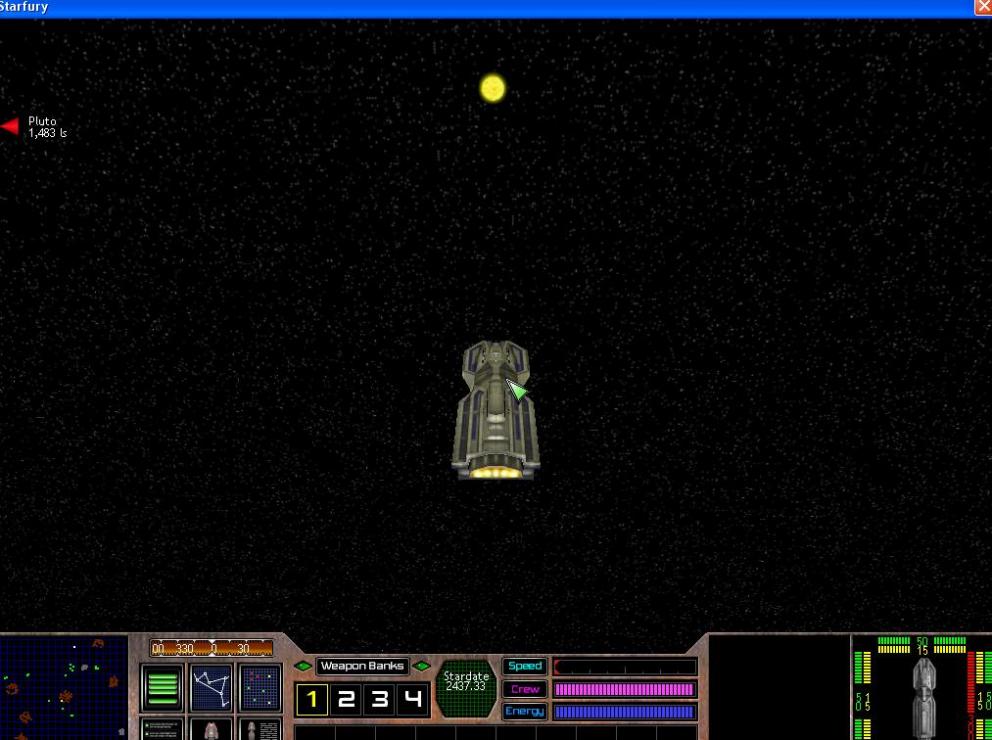The width and height of the screenshot is (992, 740).
Task: Click the ship shield status display
Action: click(x=921, y=688)
